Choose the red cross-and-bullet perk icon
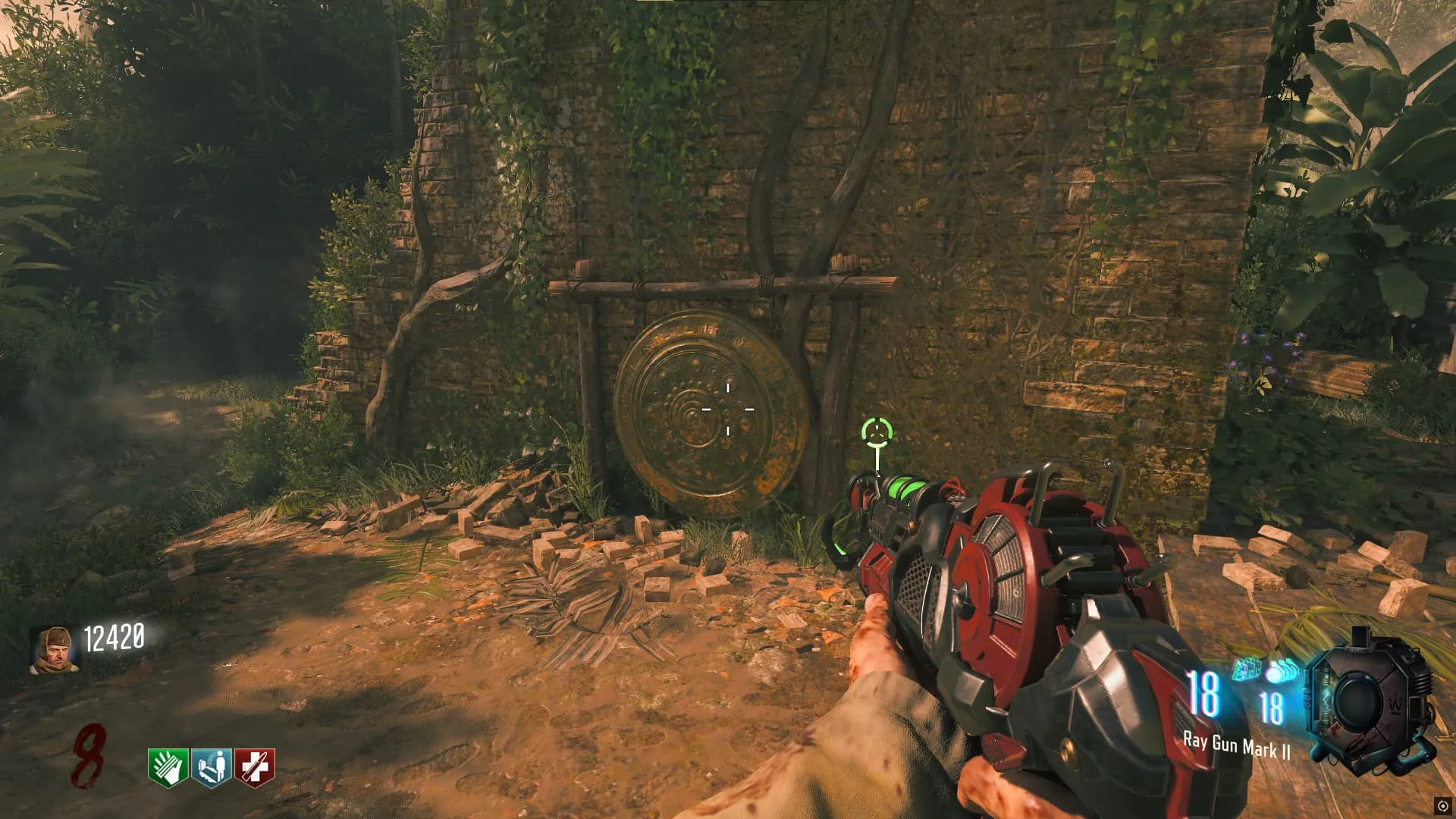The image size is (1456, 819). (x=255, y=767)
